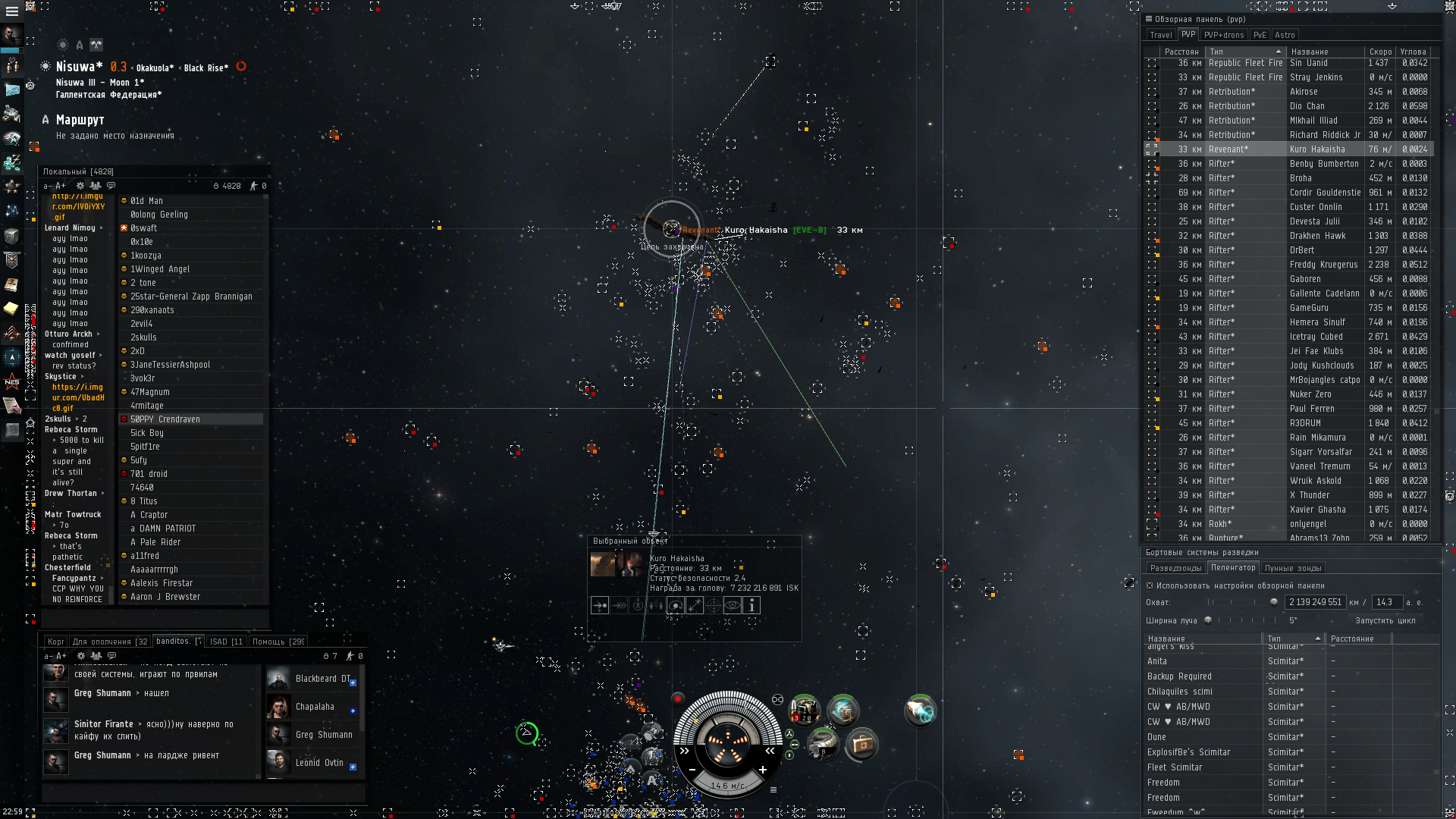
Task: Click the Запустить цикл scan button
Action: click(x=1385, y=620)
